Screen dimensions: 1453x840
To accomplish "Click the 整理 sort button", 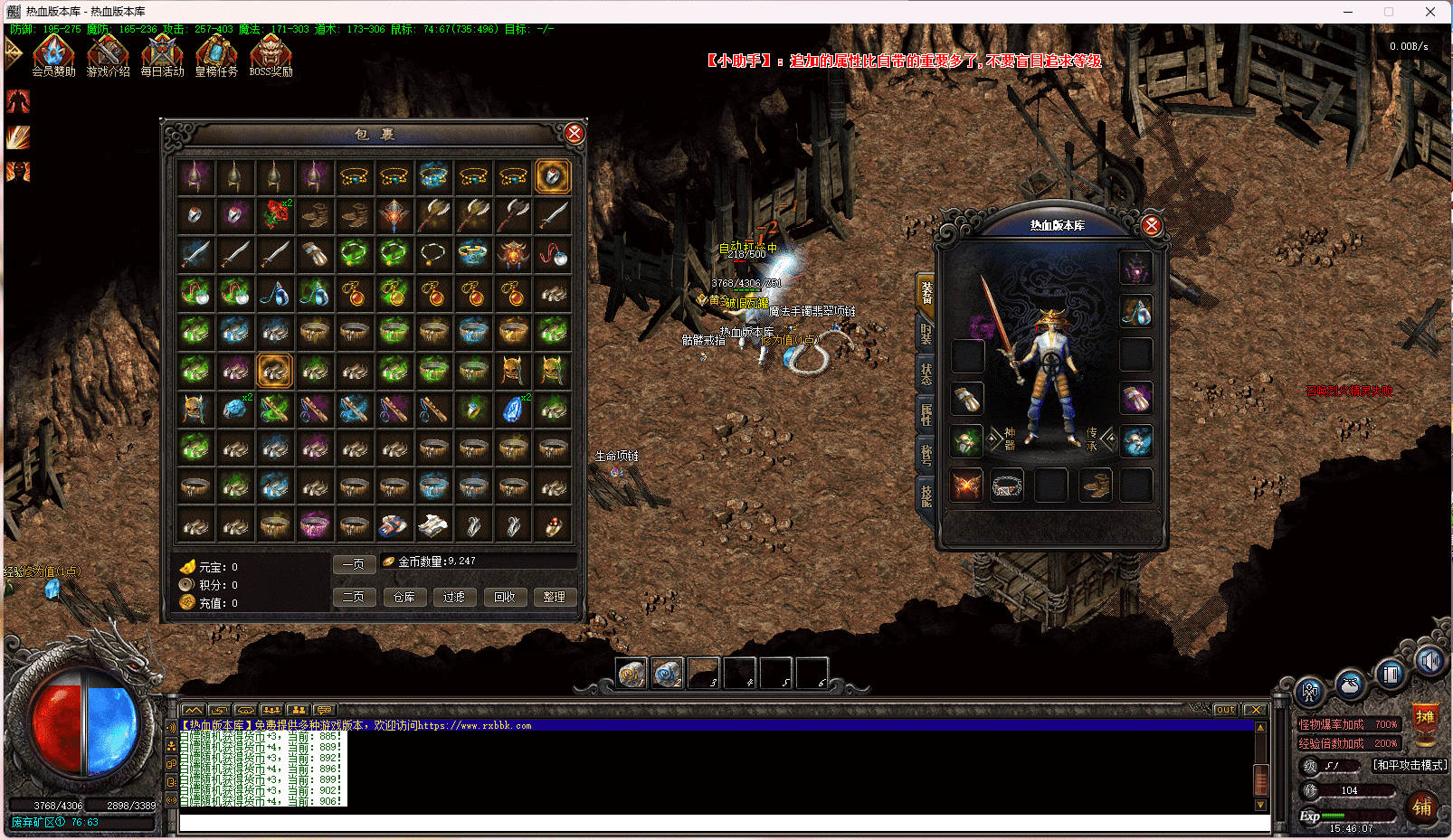I will [554, 597].
